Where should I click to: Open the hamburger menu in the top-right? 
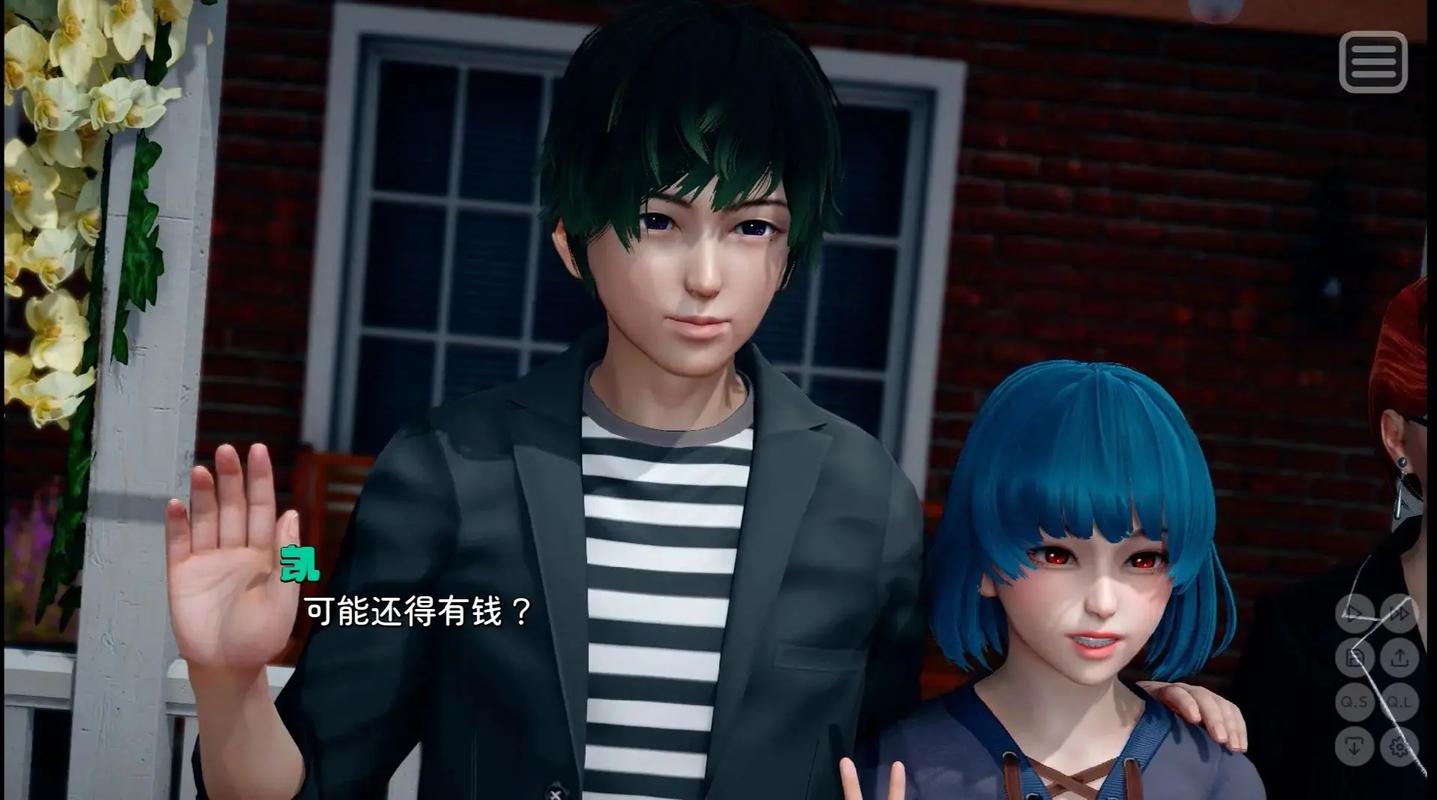(x=1373, y=63)
